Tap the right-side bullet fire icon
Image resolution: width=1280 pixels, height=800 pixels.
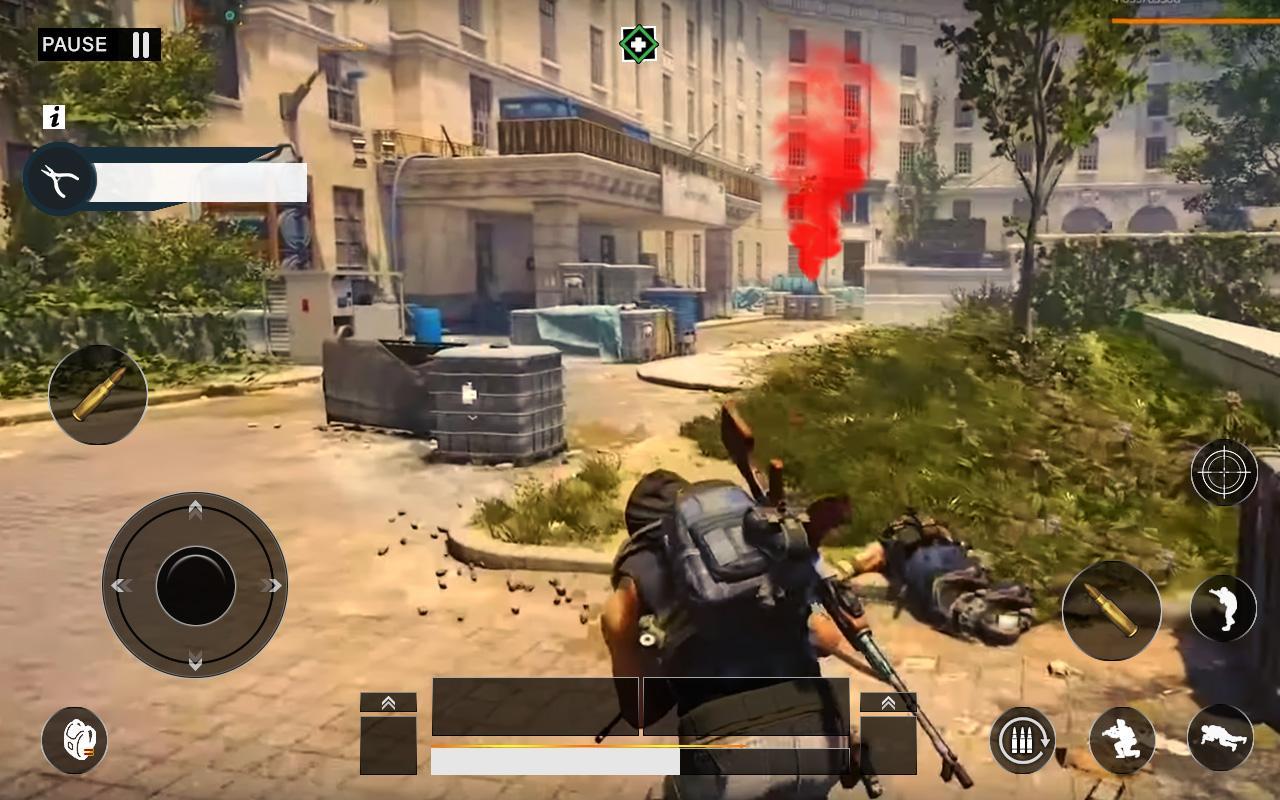pyautogui.click(x=1110, y=610)
